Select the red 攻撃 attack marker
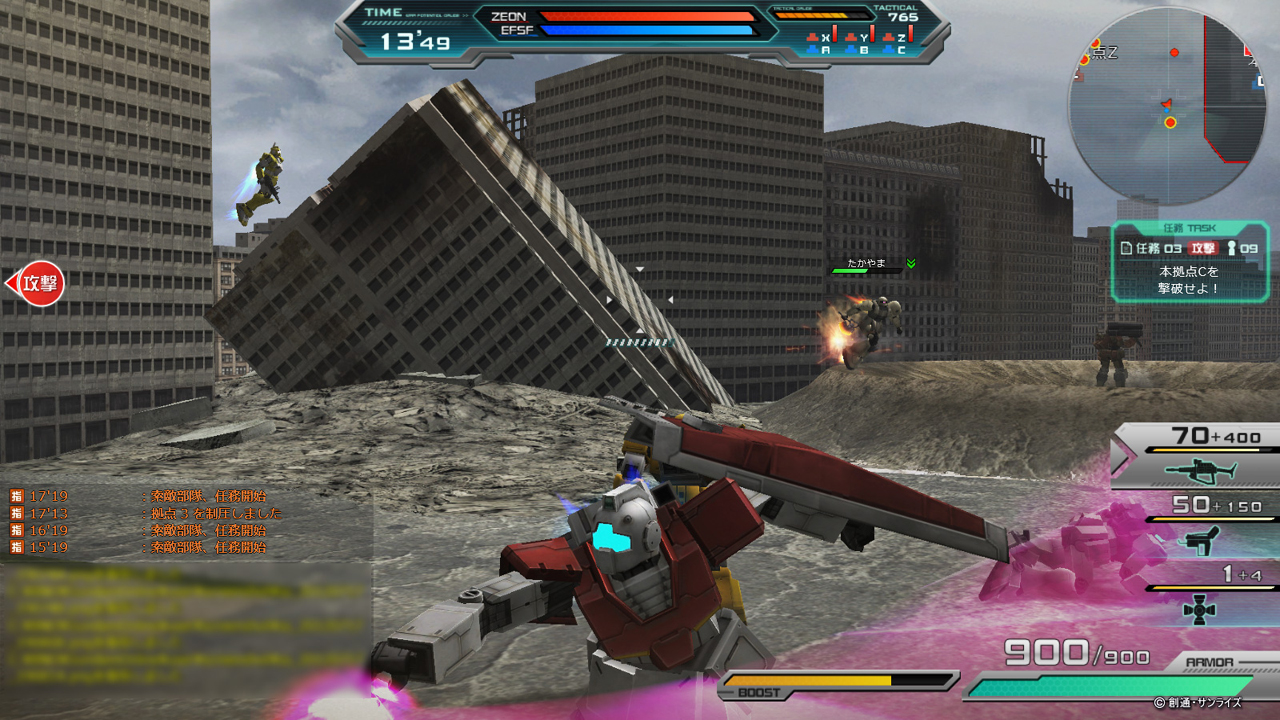1280x720 pixels. (x=37, y=283)
